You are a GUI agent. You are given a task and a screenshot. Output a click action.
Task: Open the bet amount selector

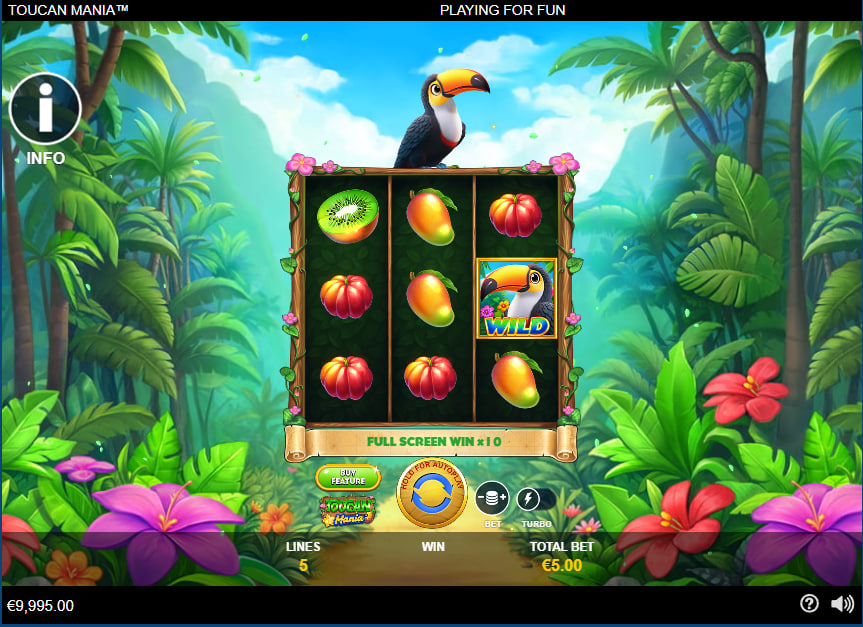pyautogui.click(x=492, y=498)
